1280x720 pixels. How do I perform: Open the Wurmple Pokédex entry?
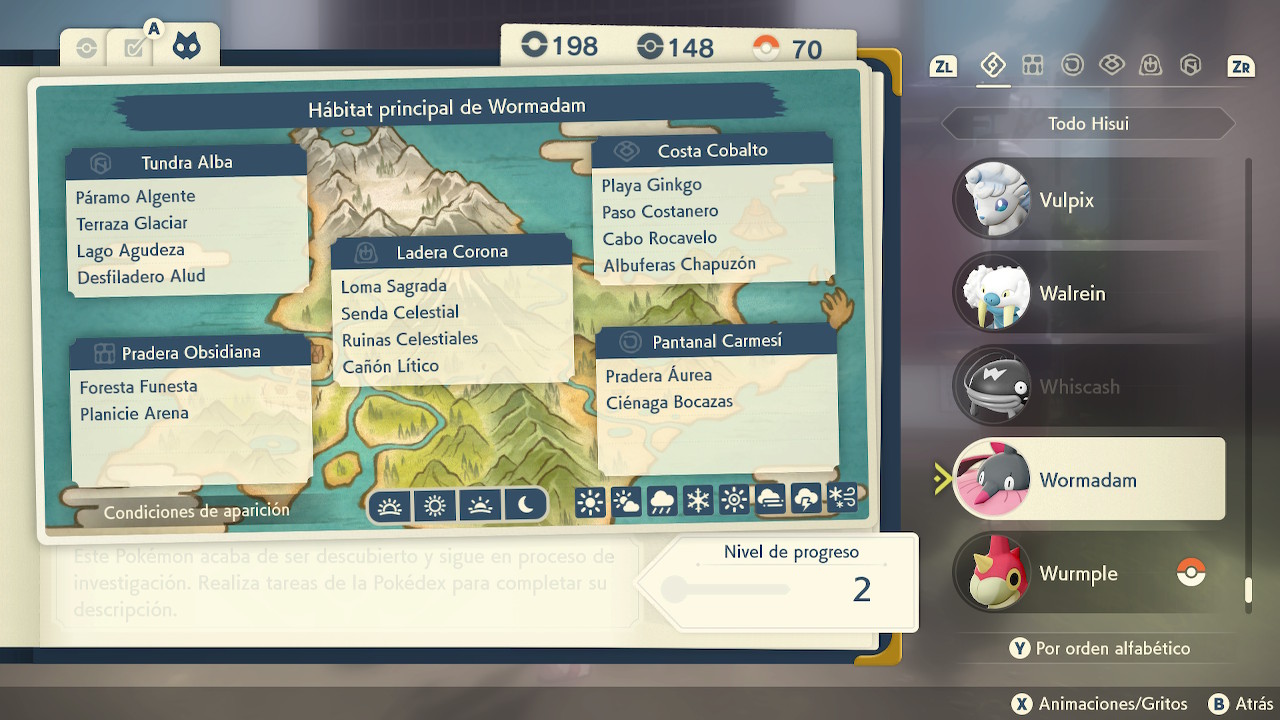pos(1088,574)
